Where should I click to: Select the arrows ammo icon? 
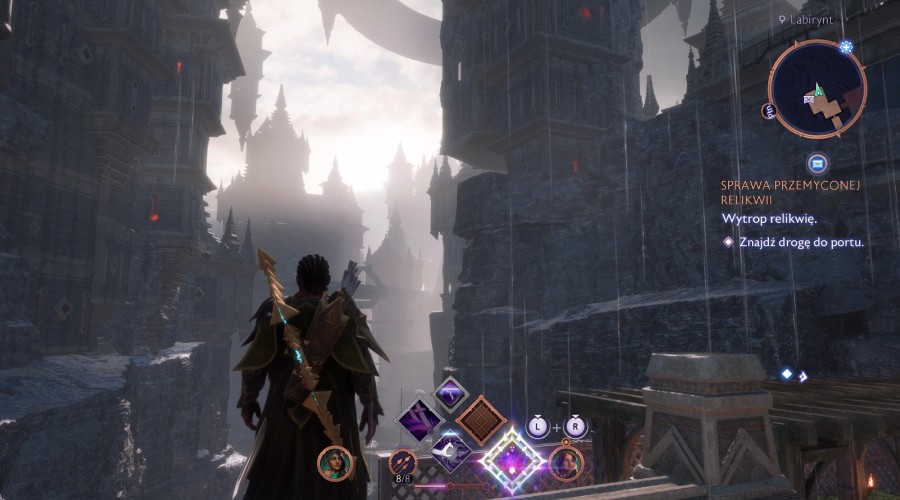tap(402, 462)
